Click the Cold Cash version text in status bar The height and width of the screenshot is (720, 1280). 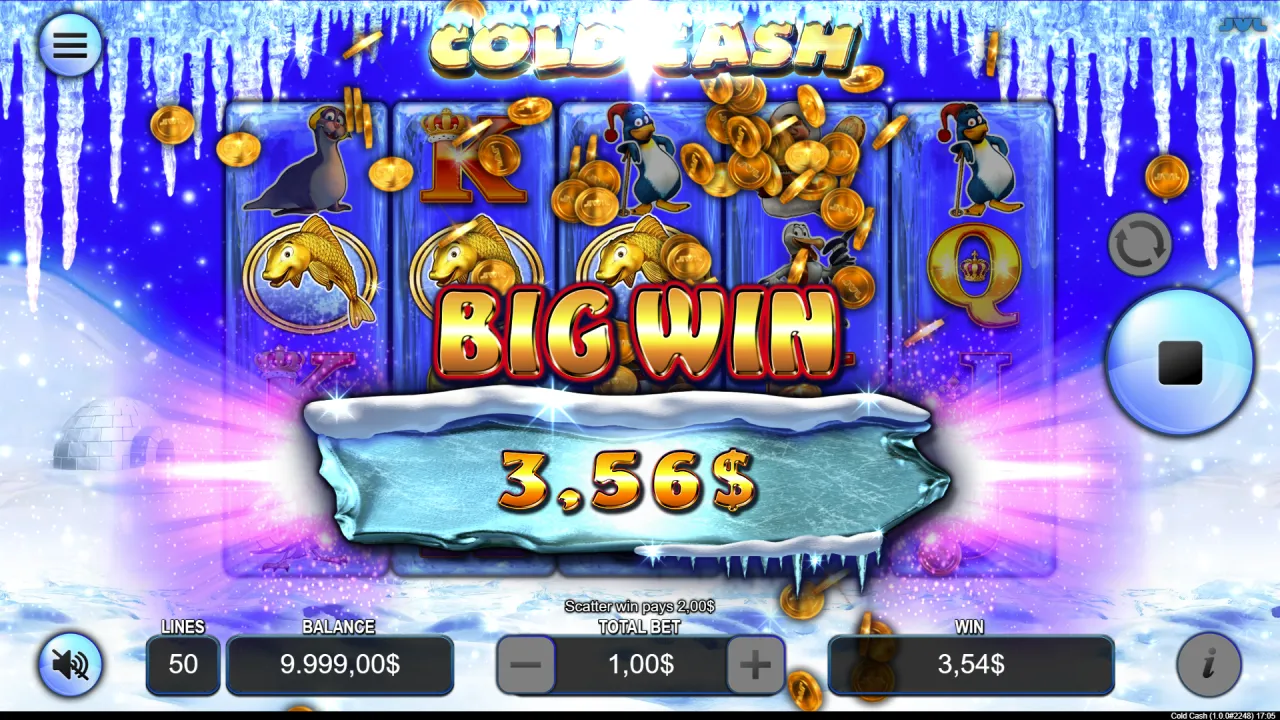click(x=1191, y=713)
